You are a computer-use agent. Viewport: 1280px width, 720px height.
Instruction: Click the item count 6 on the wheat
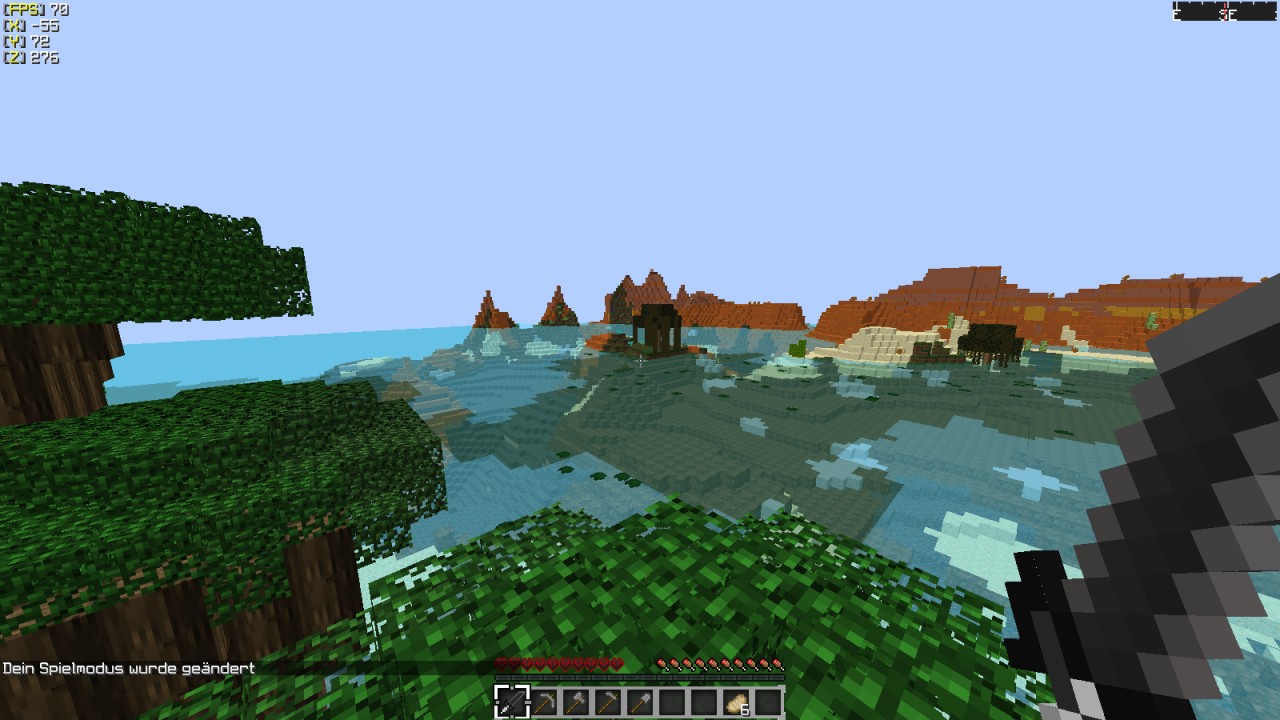[744, 709]
